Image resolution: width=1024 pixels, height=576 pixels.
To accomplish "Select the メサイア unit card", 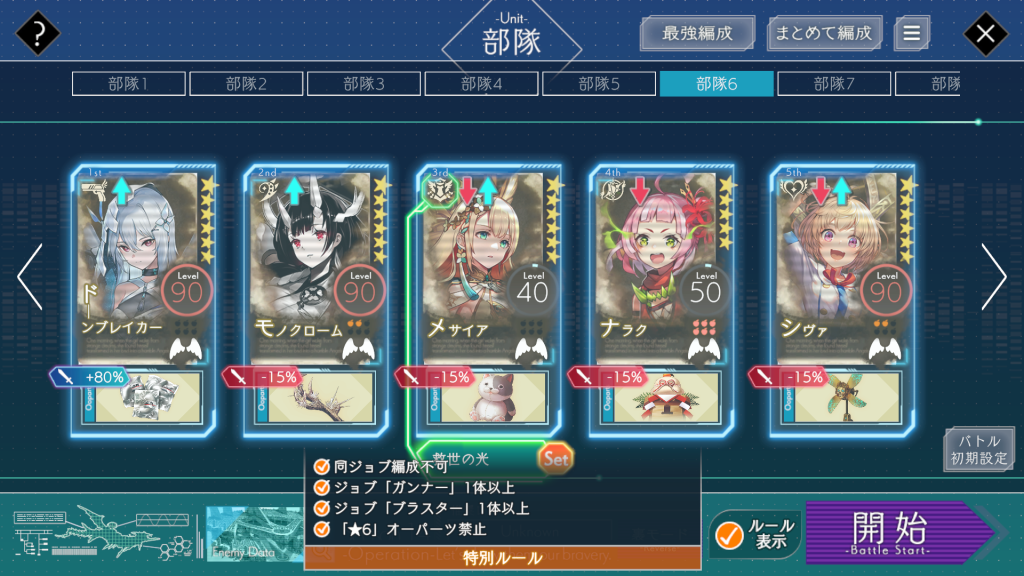I will tap(489, 270).
